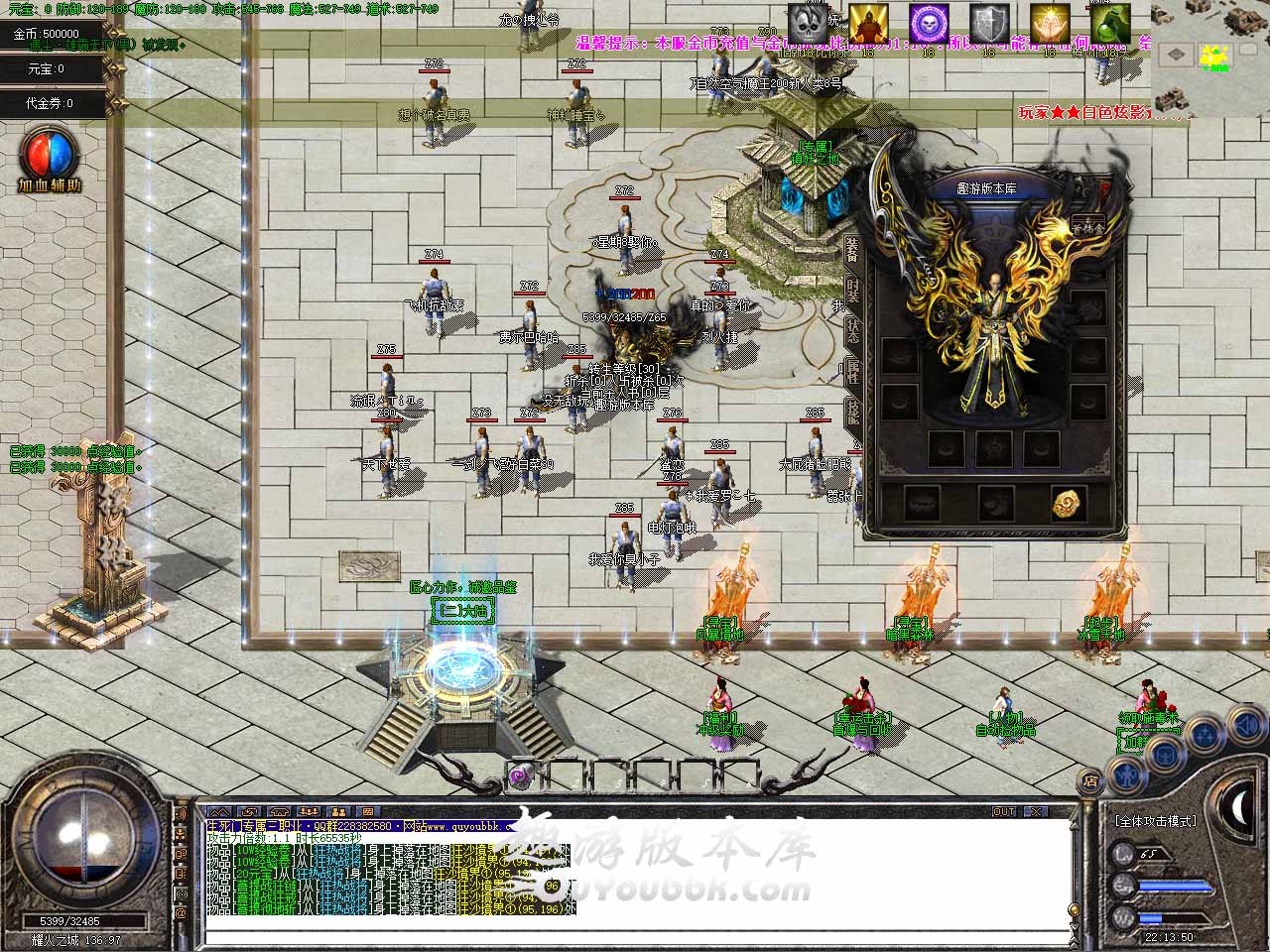Screen dimensions: 1270x952
Task: Switch to the 状态 status tab
Action: [x=852, y=330]
